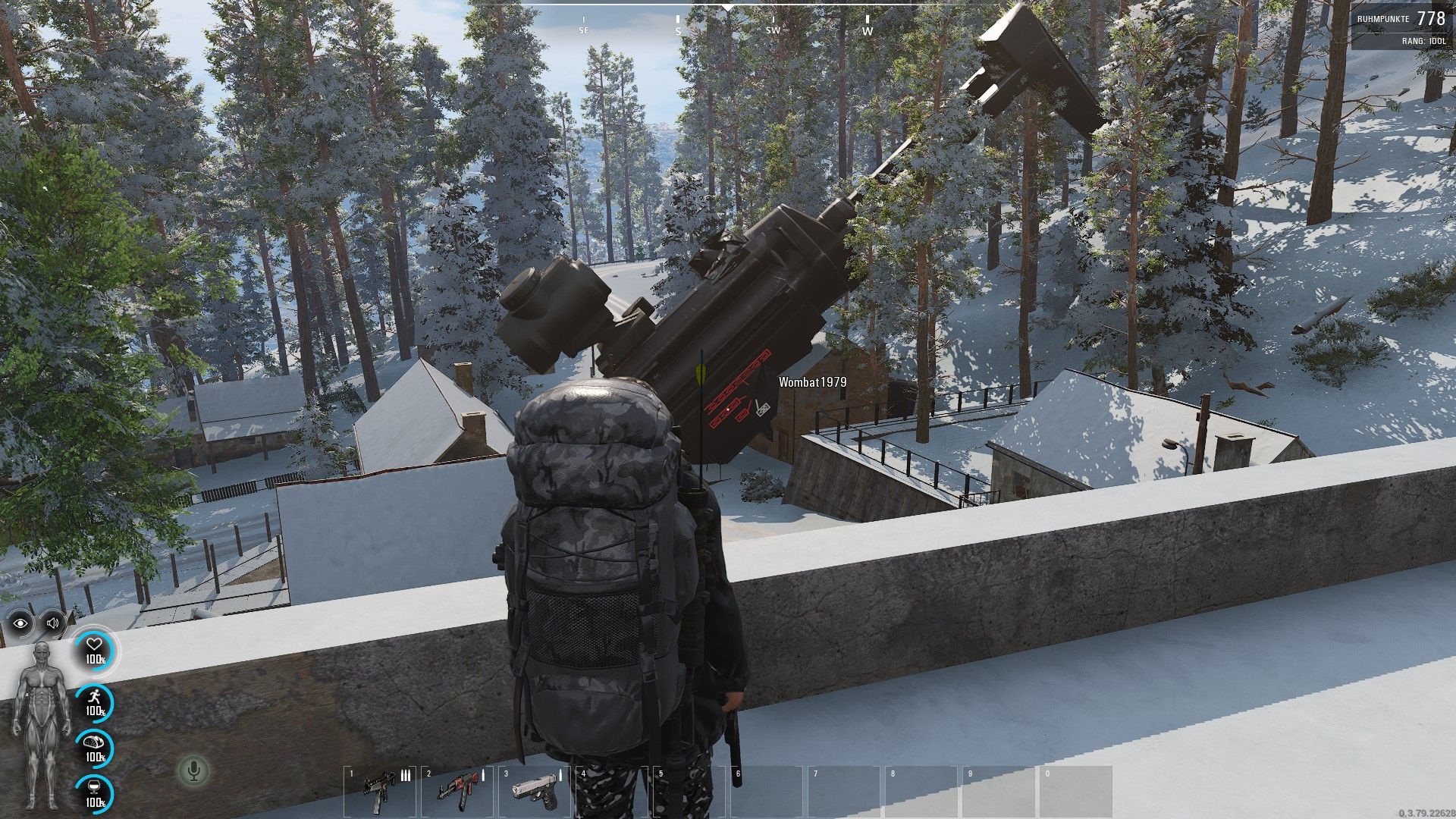Select the submachine gun in hotbar slot 1
Screen dimensions: 1456x819
coord(378,792)
